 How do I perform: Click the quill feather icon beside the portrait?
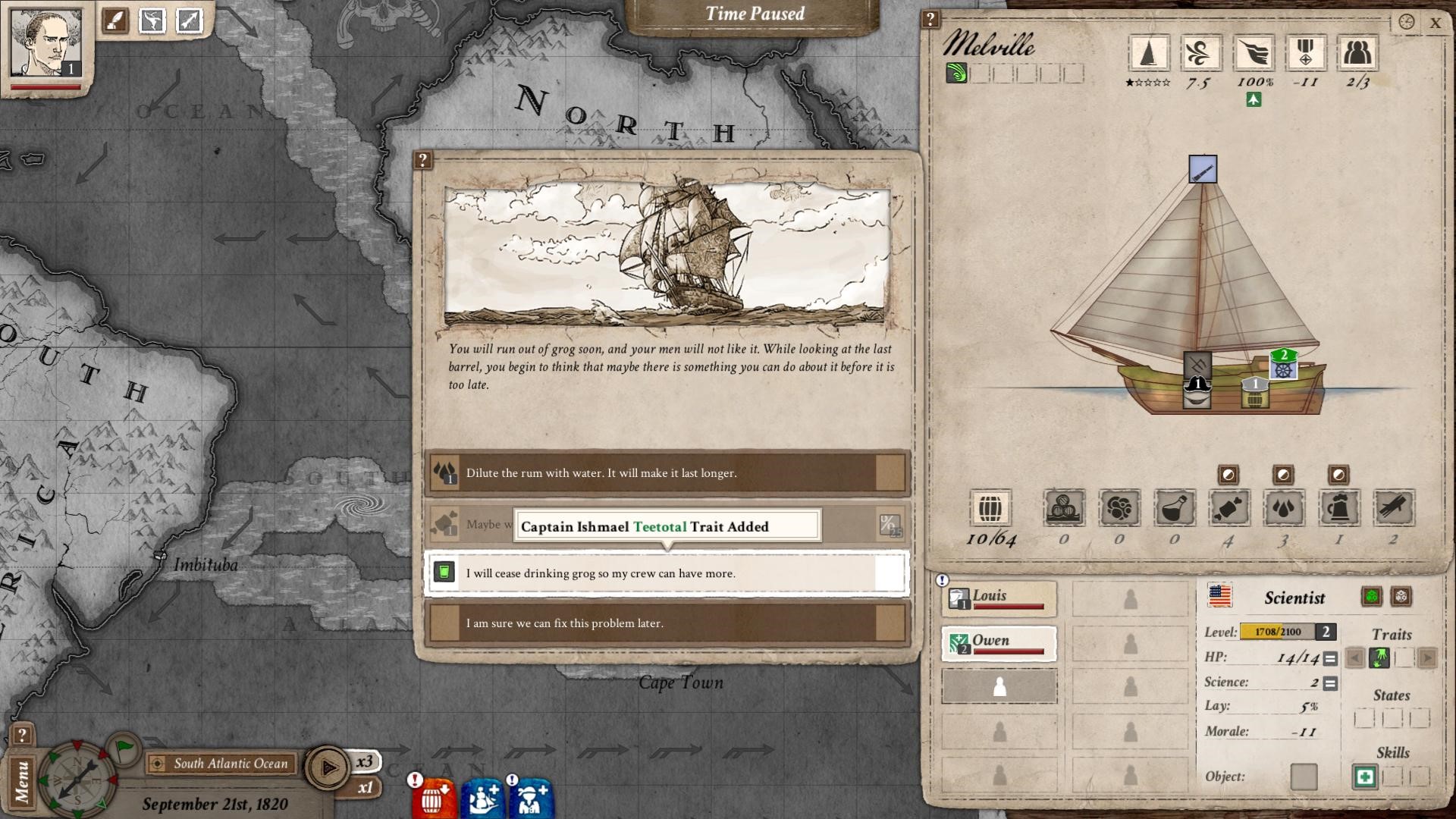tap(116, 20)
